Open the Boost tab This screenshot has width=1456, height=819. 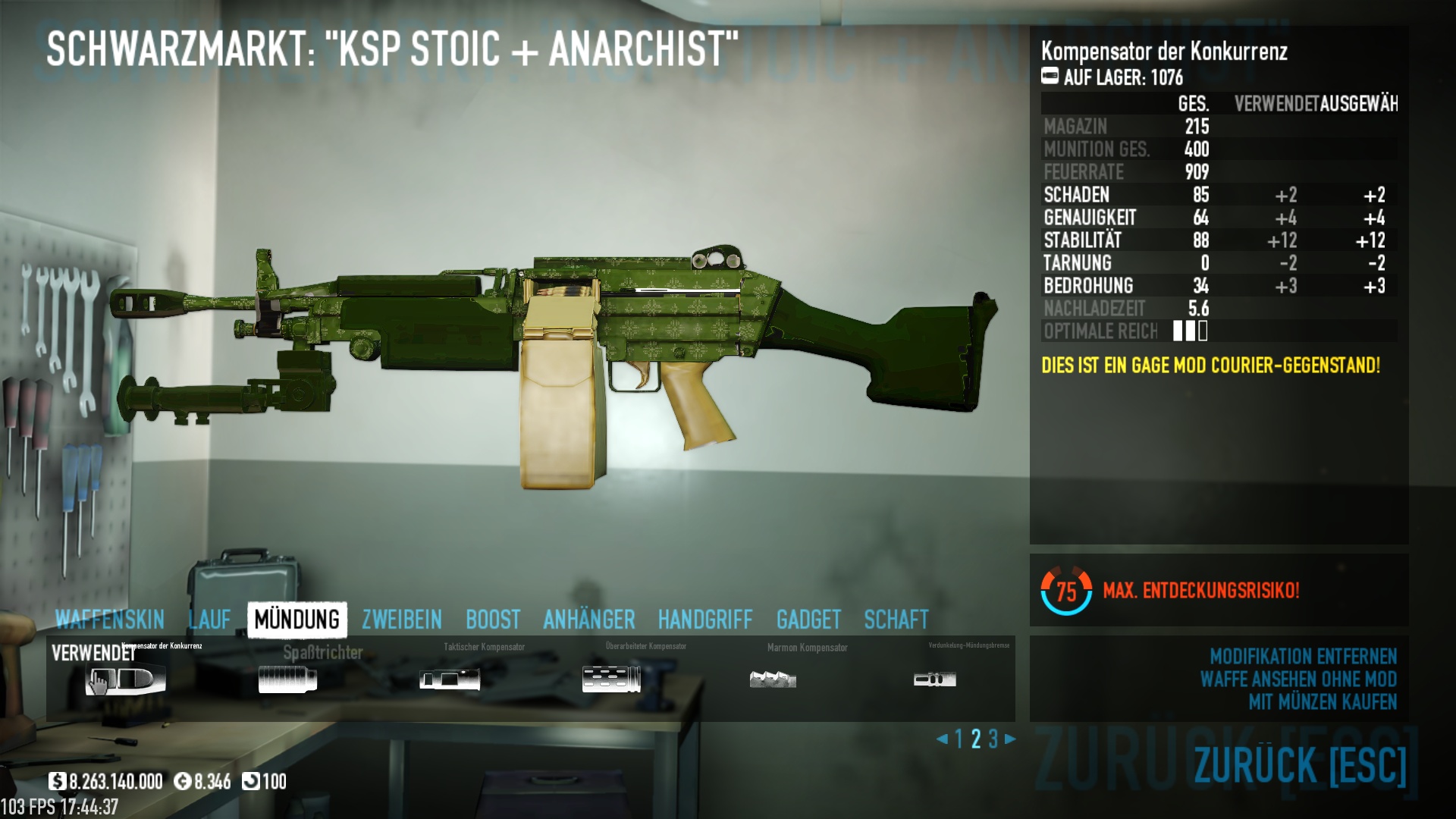coord(493,620)
